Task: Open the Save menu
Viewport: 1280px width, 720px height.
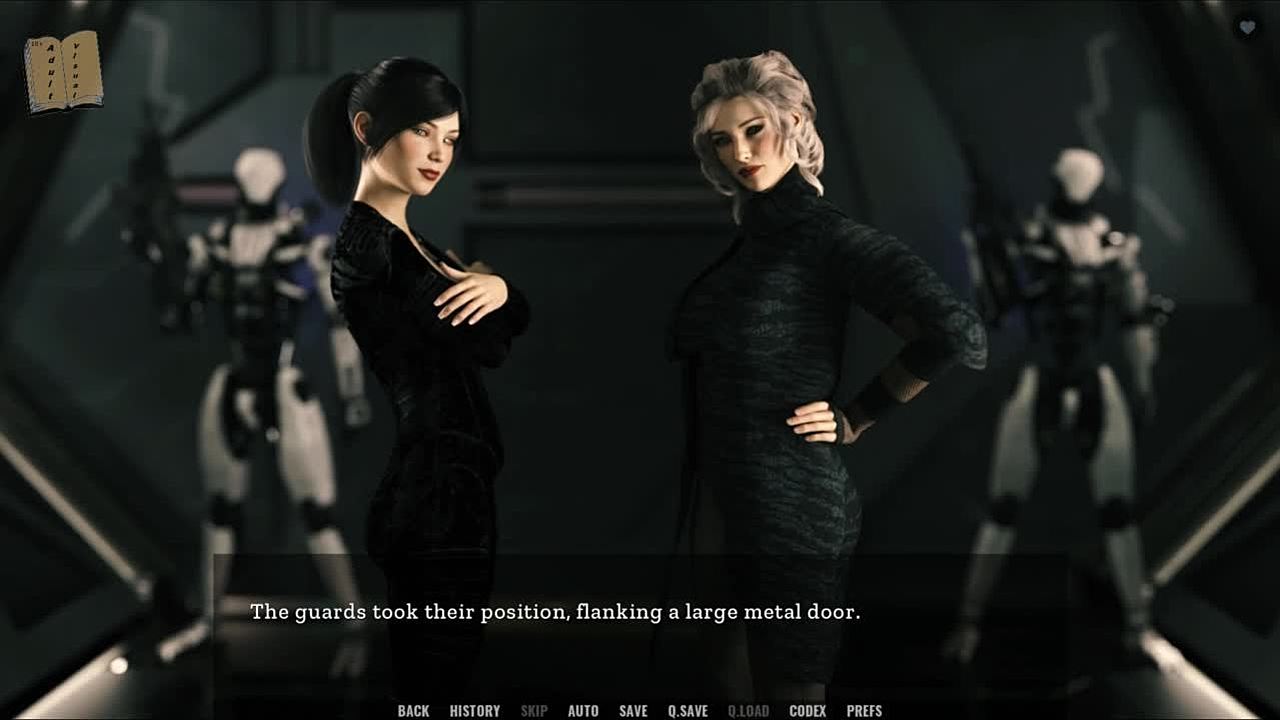Action: point(633,711)
